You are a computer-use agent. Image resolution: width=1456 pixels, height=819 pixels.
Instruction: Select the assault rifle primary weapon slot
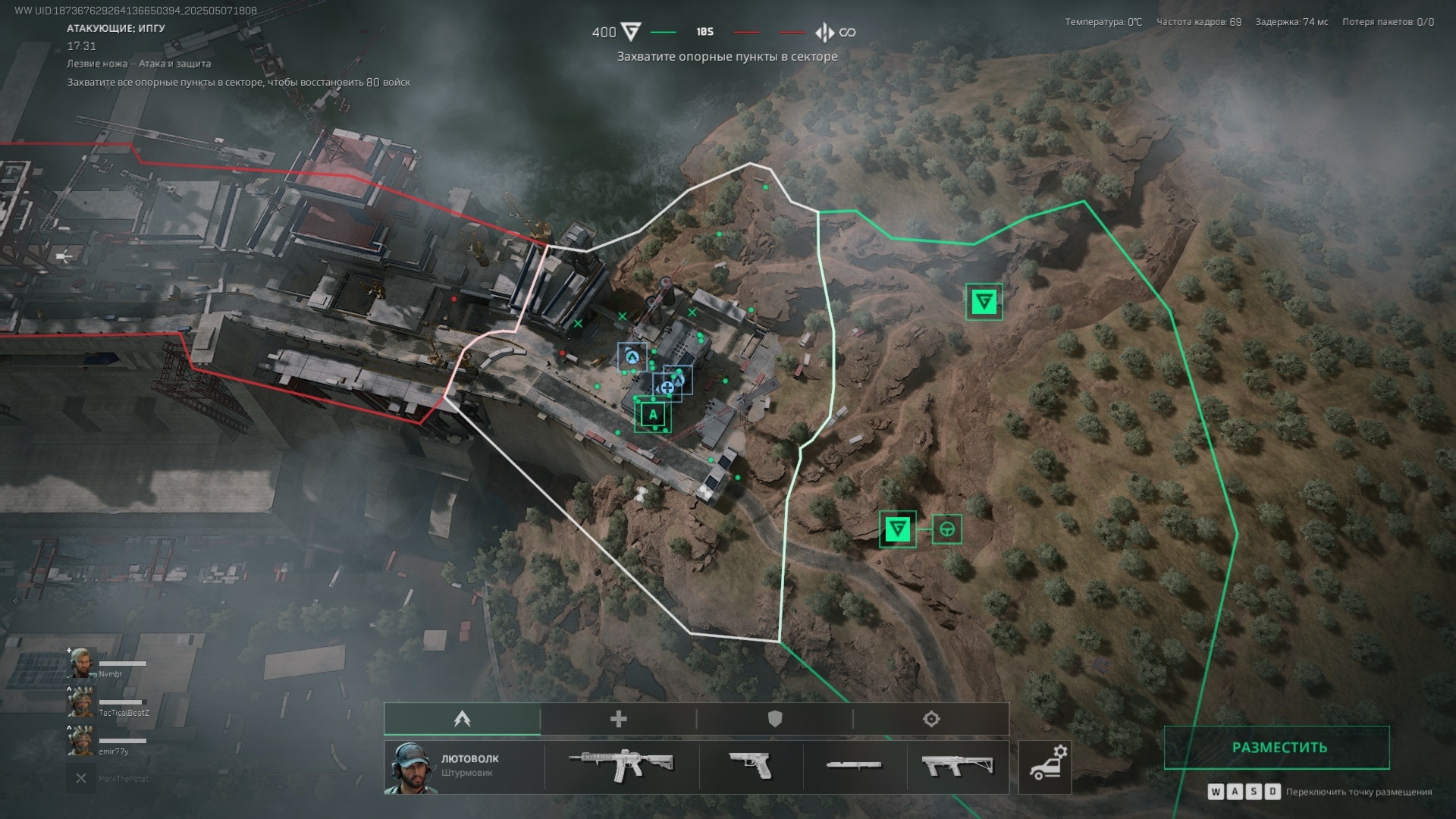pos(621,766)
